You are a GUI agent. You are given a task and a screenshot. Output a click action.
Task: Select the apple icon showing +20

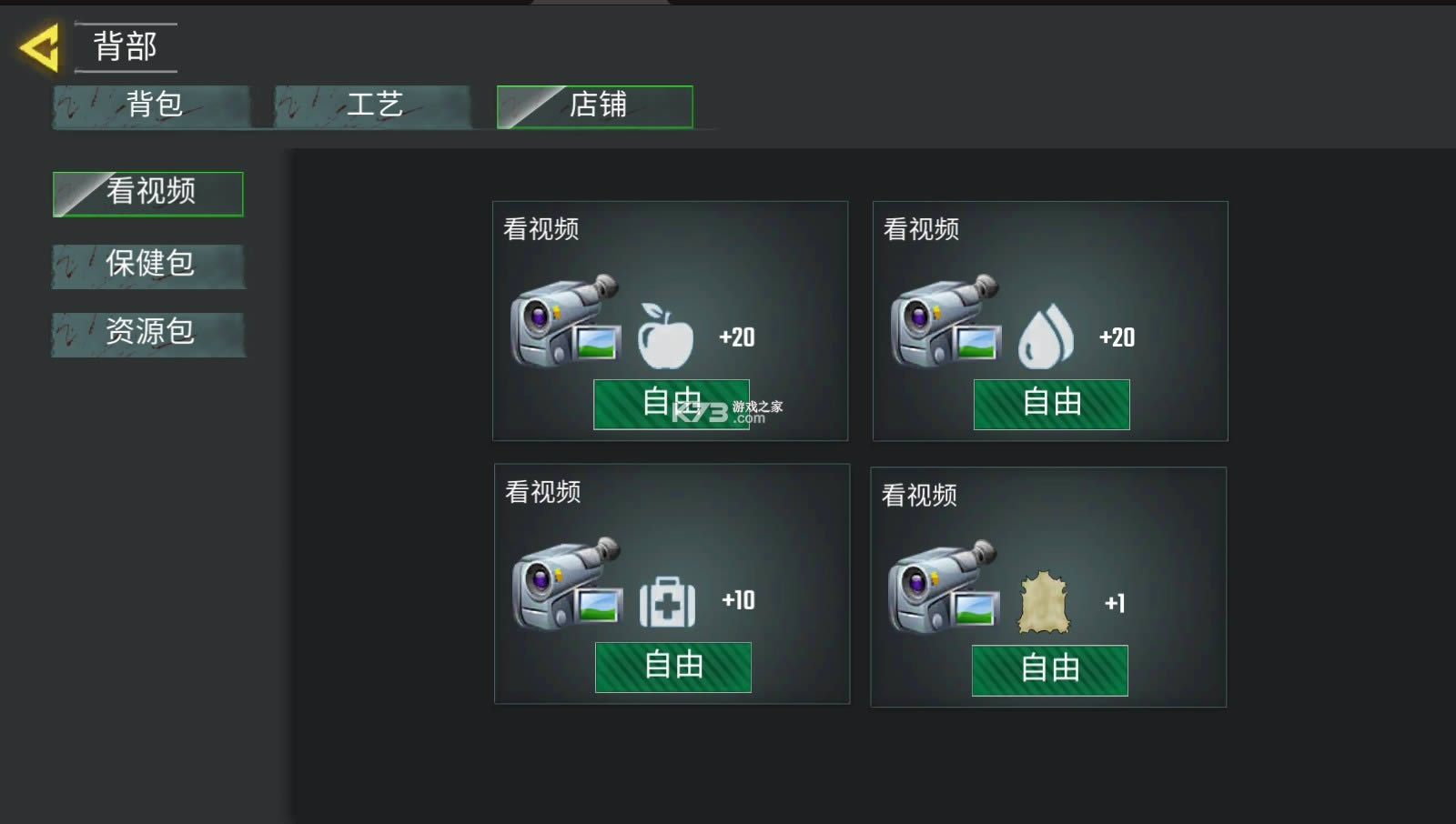(664, 337)
